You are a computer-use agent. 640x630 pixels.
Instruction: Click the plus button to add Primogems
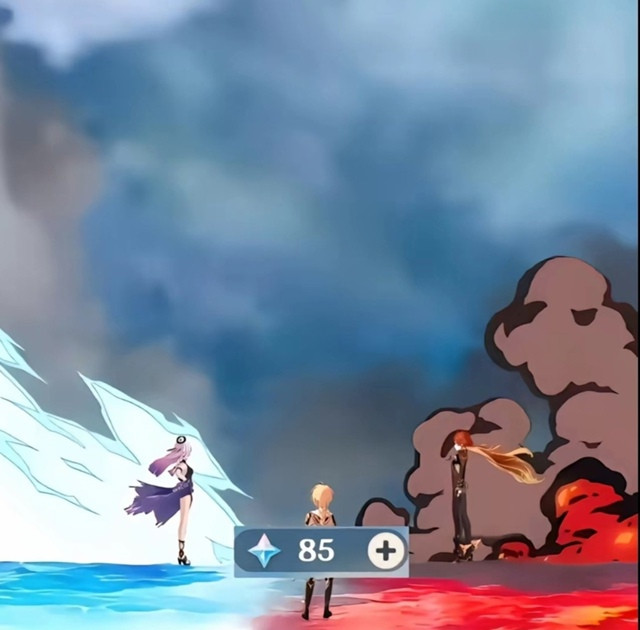385,551
